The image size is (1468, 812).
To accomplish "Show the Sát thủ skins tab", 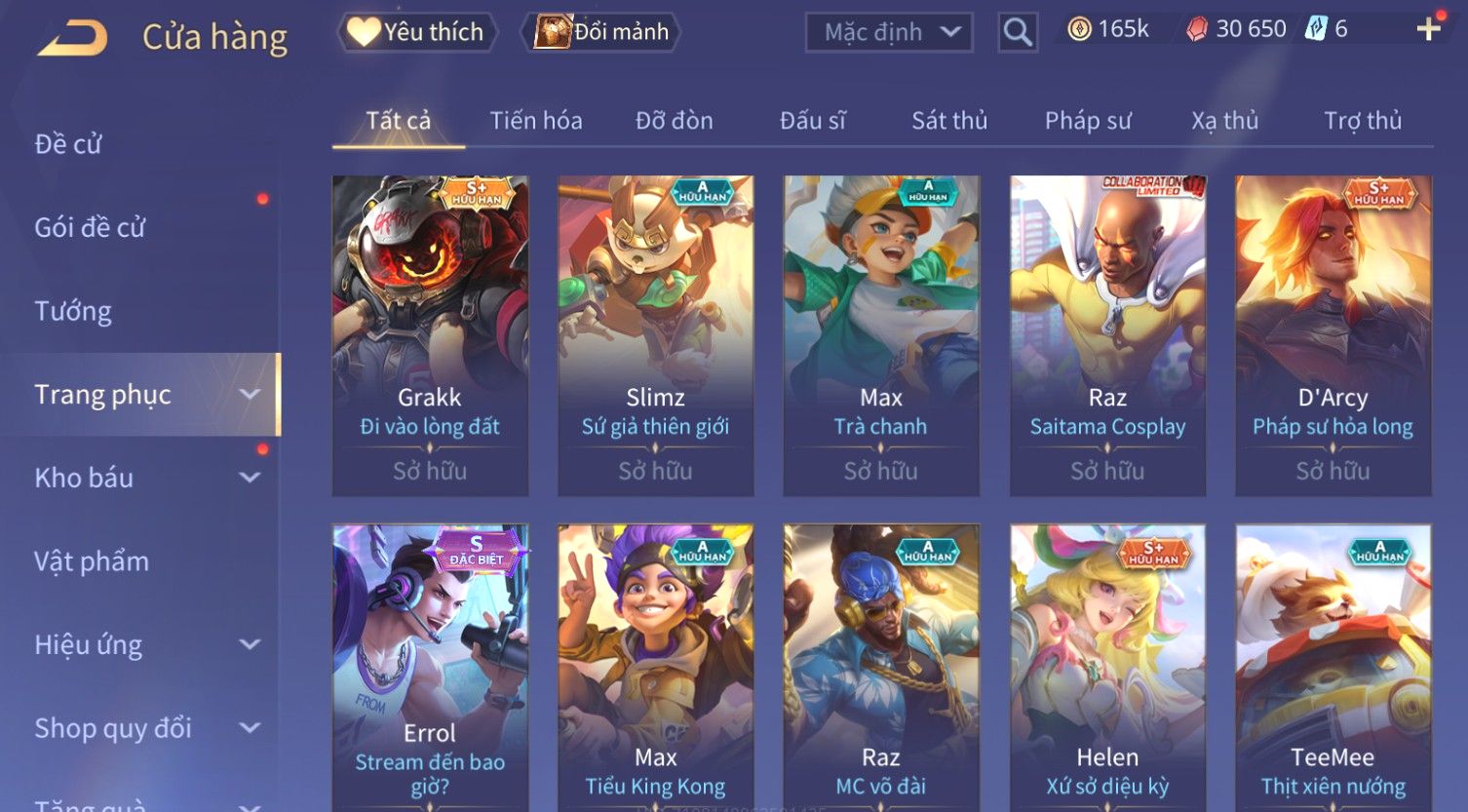I will pyautogui.click(x=948, y=121).
